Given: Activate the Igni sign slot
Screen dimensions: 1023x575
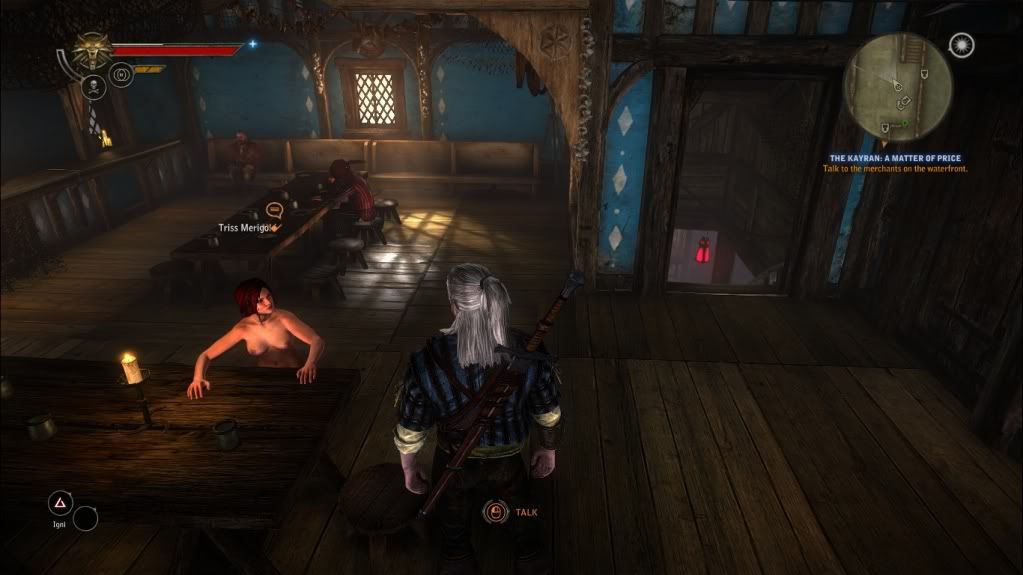Looking at the screenshot, I should [61, 502].
